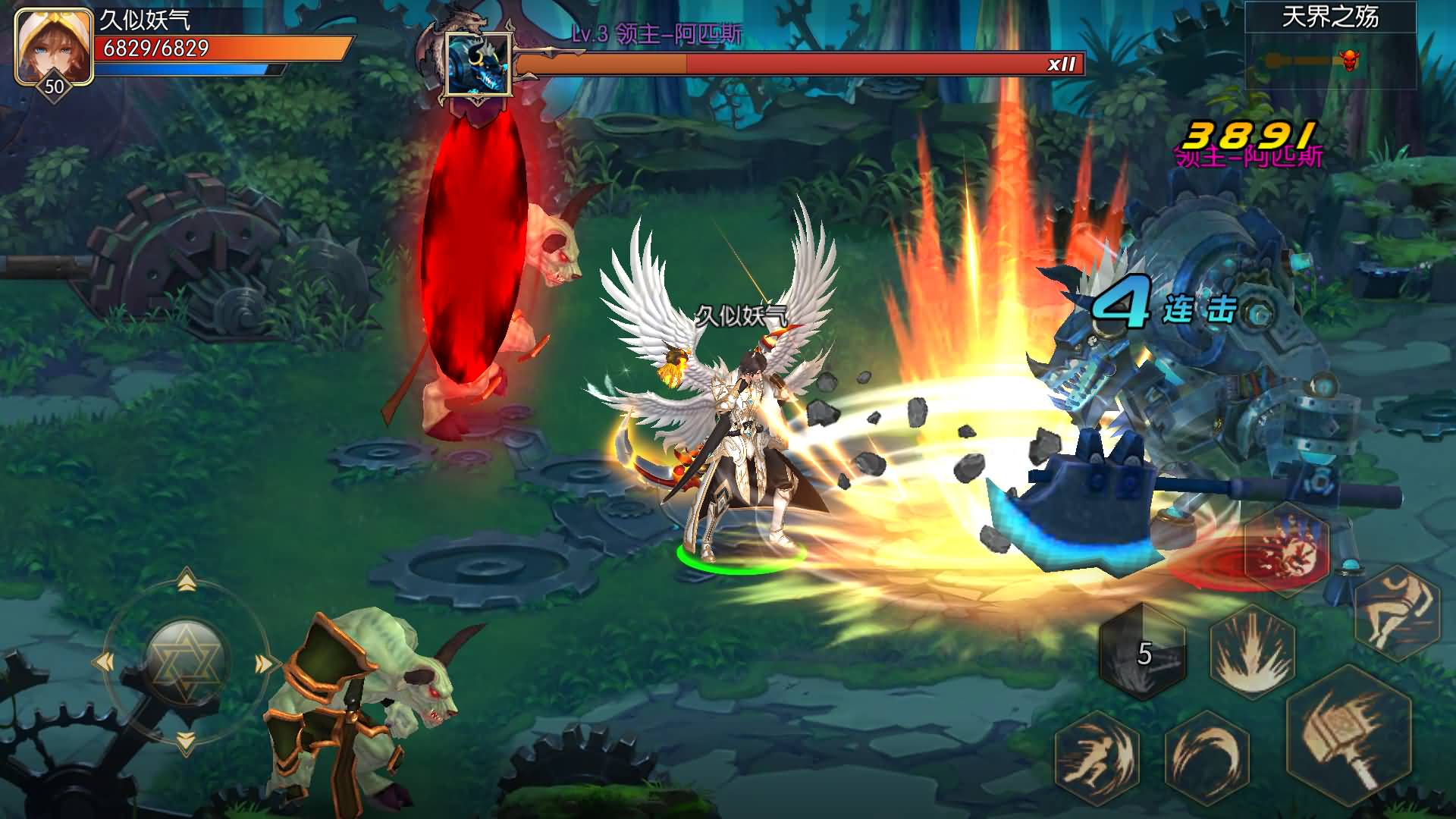
Task: Click the joystick's down arrow
Action: click(x=186, y=741)
